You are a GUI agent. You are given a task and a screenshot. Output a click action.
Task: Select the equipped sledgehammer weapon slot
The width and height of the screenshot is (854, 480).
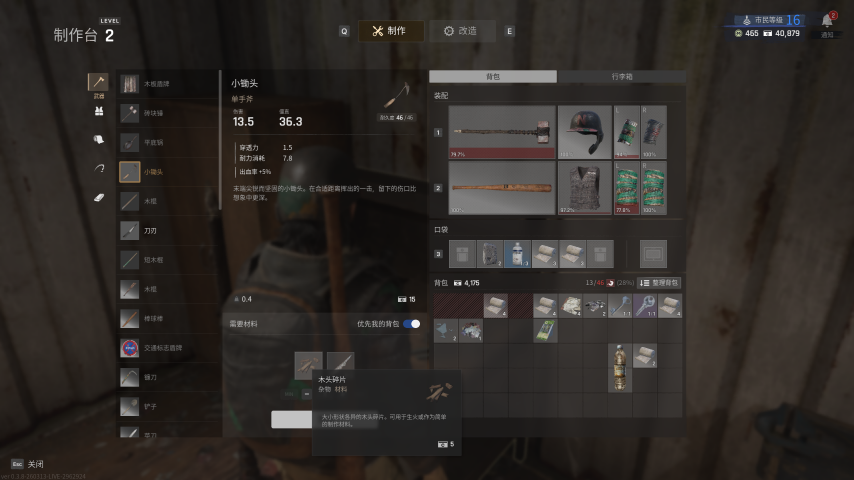[x=501, y=132]
